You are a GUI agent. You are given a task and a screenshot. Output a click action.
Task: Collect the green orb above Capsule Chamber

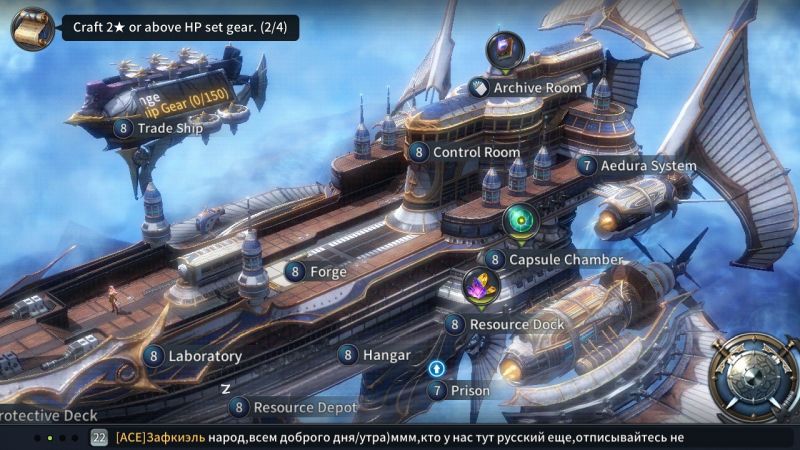(520, 220)
